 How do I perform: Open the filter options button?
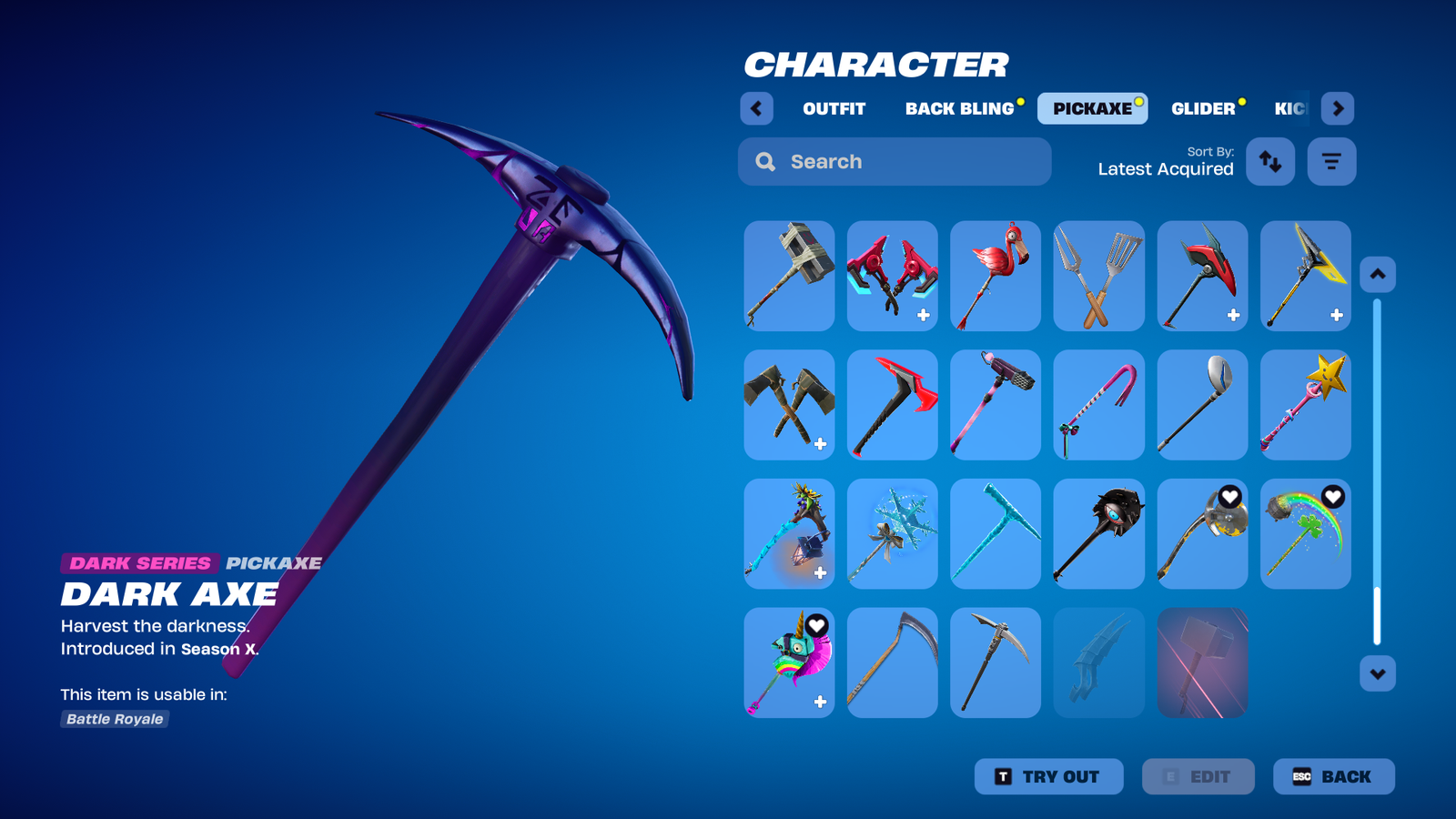click(1331, 162)
